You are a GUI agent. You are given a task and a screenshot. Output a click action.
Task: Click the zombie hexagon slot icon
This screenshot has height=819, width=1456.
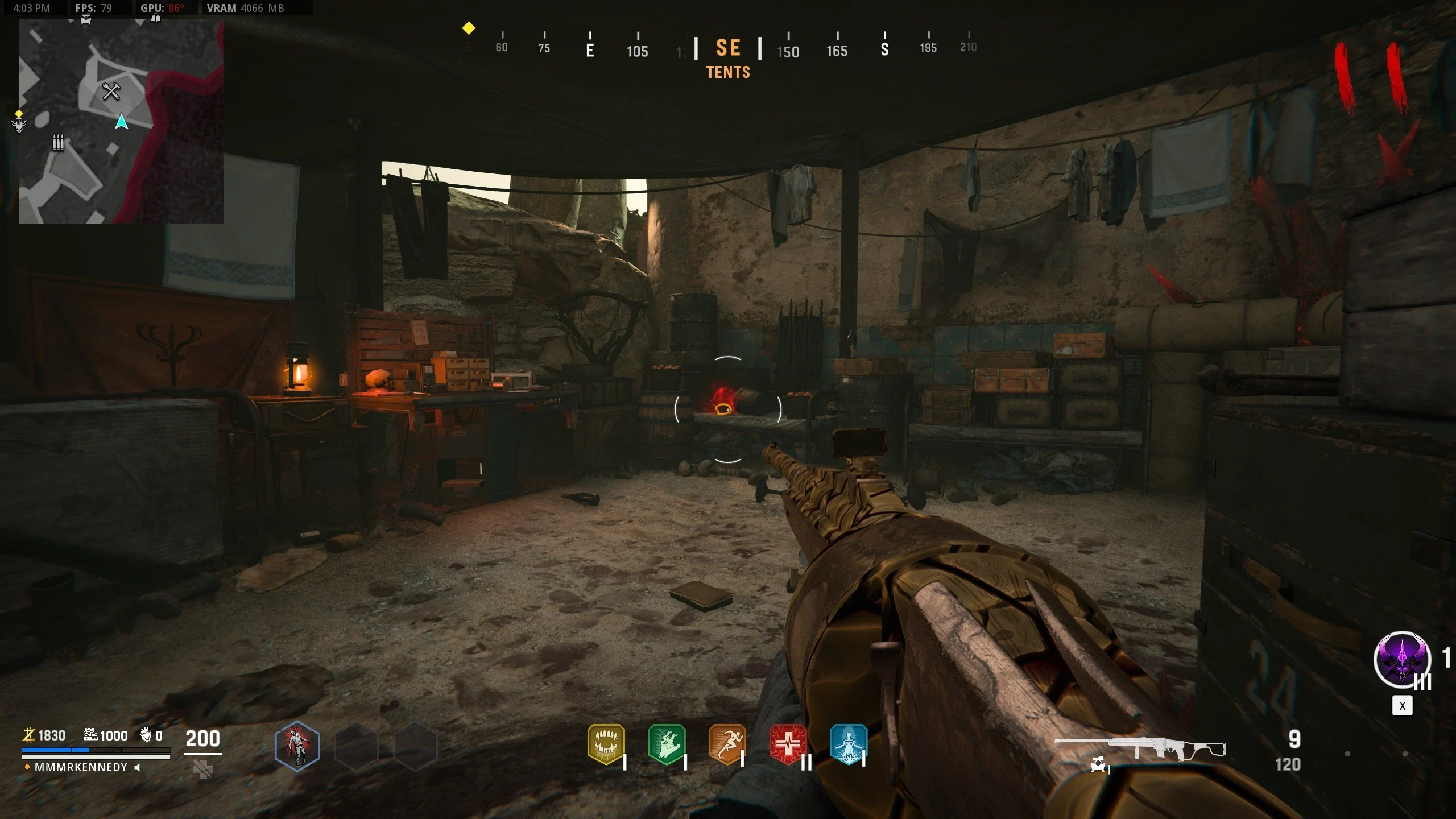point(297,746)
